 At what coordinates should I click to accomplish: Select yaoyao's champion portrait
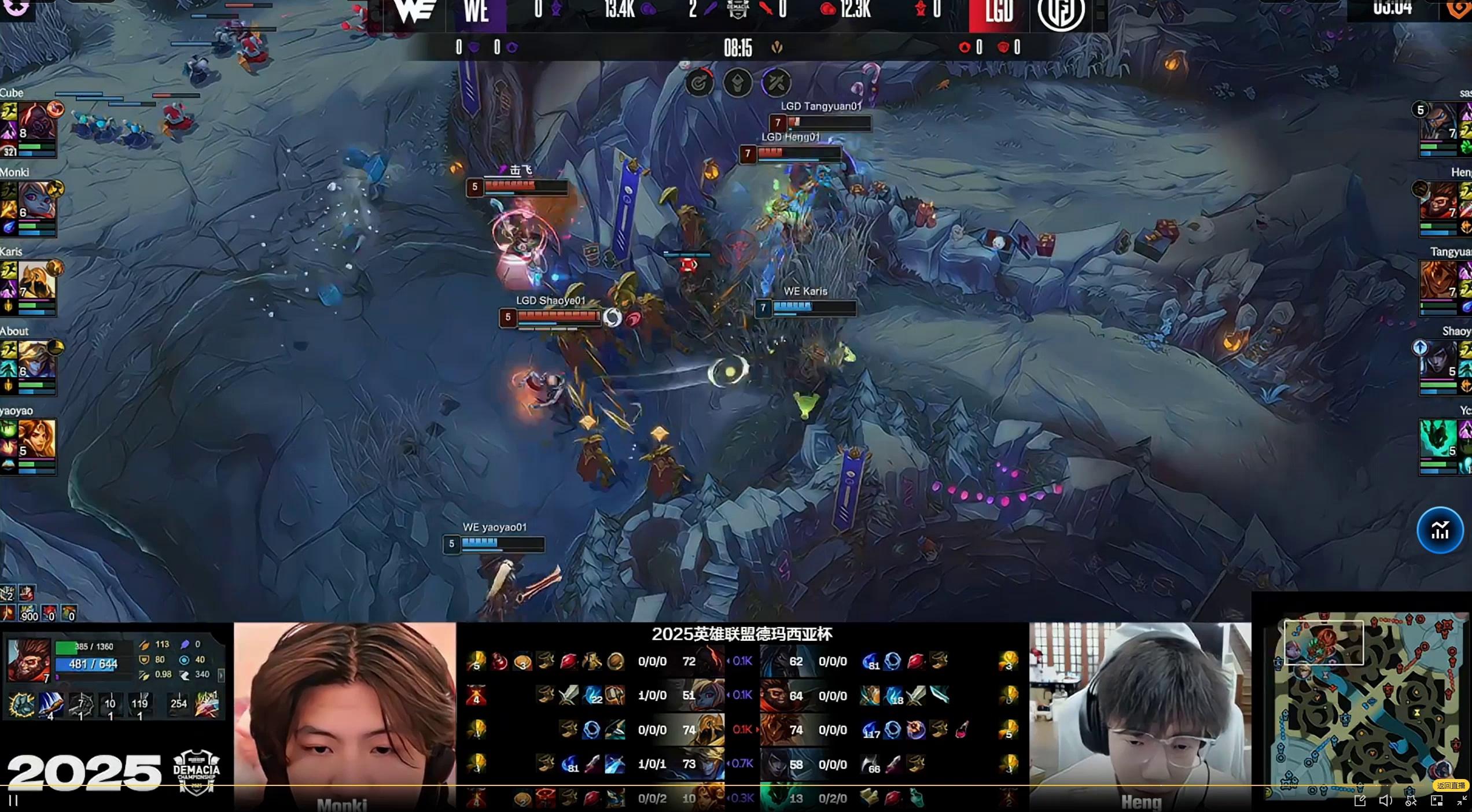pyautogui.click(x=36, y=440)
